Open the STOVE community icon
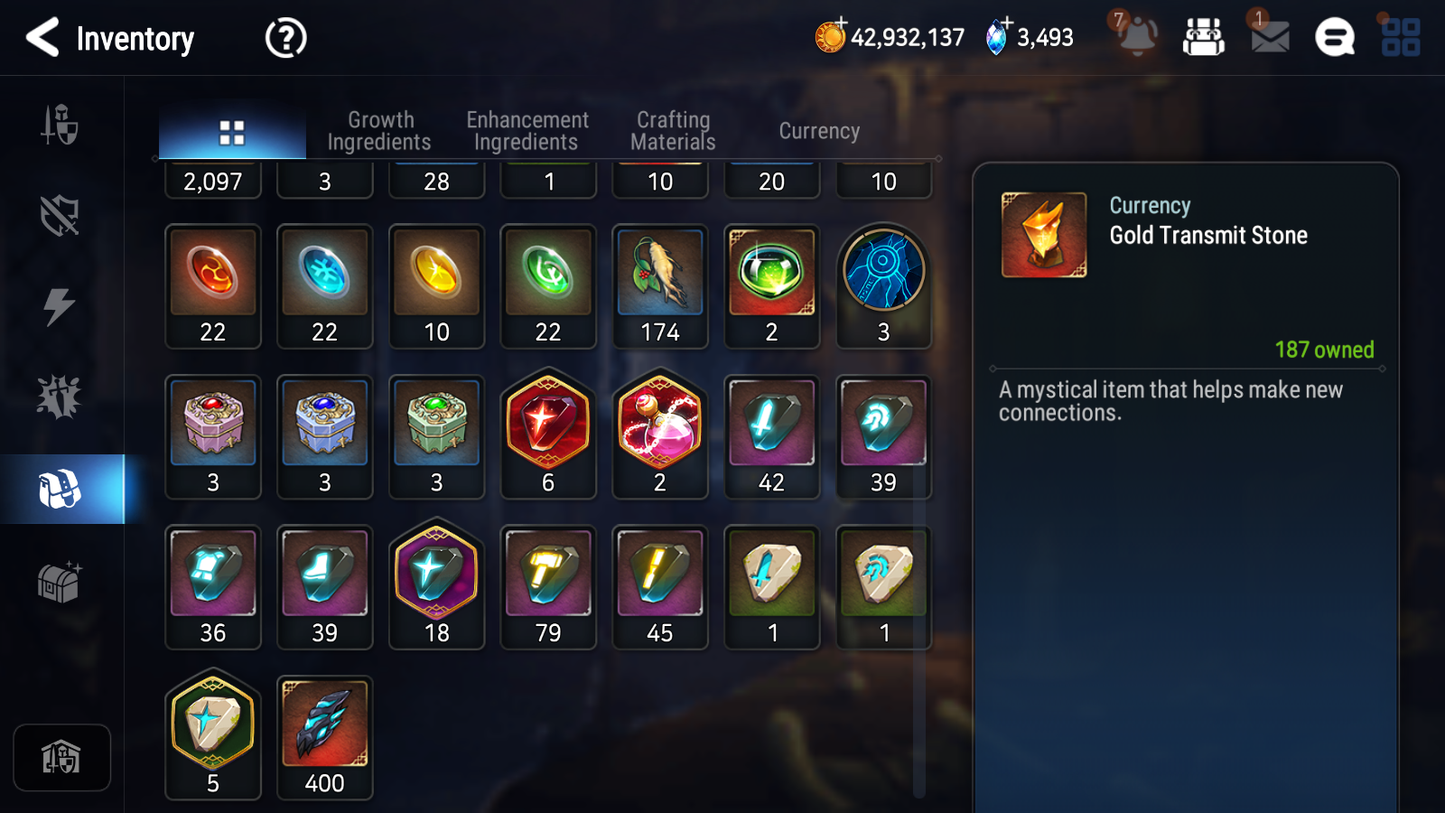Screen dimensions: 1445x813 pos(1335,37)
